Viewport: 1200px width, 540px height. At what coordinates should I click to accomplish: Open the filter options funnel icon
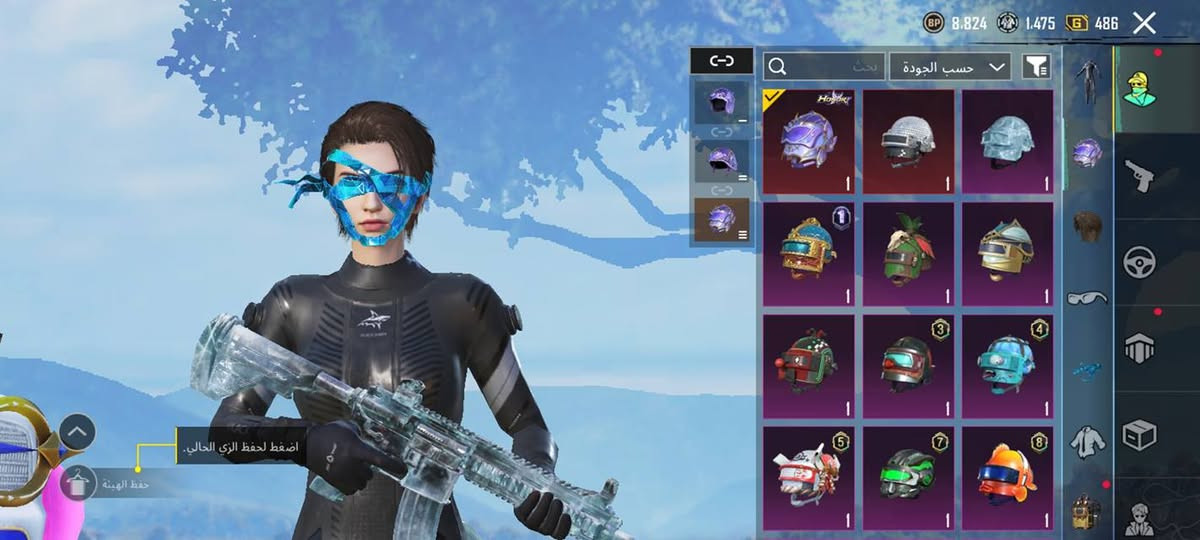pos(1037,67)
